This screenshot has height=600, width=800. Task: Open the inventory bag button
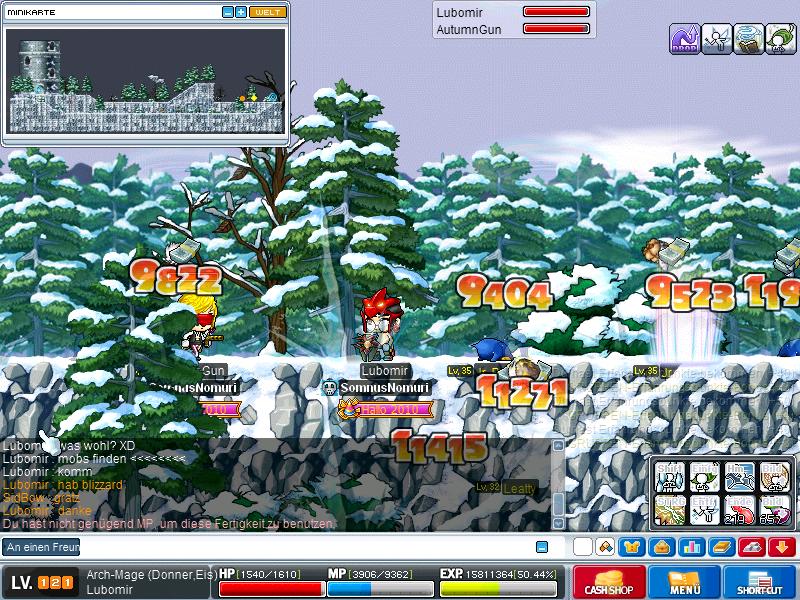click(x=661, y=547)
